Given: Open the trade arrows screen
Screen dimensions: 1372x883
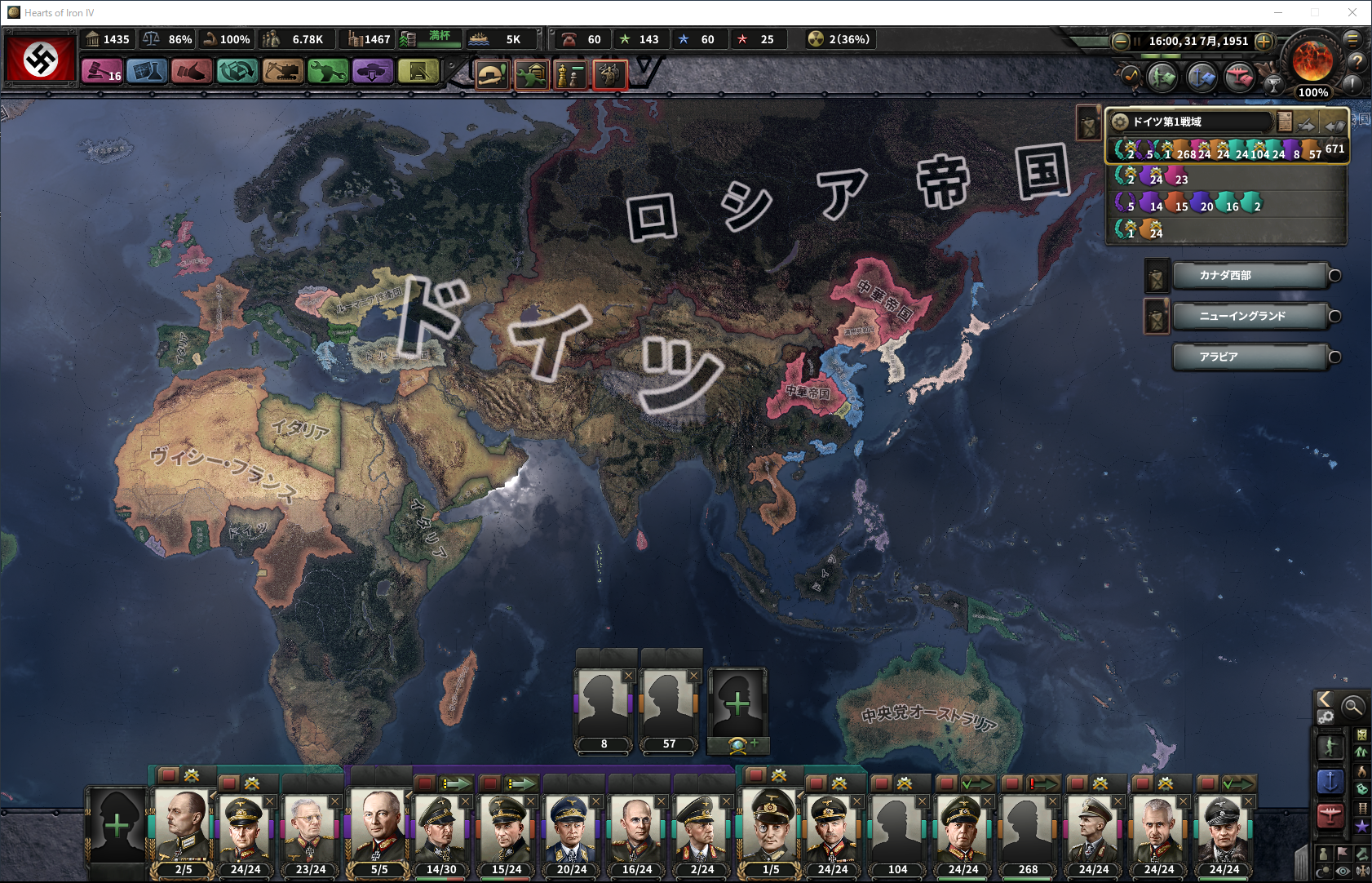Looking at the screenshot, I should click(237, 72).
